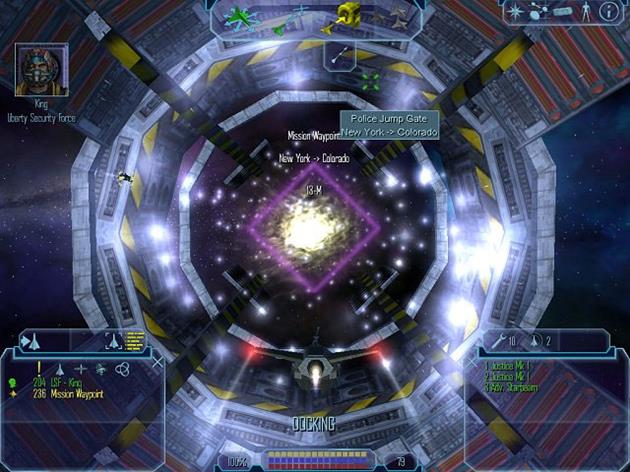Open the information panel button

click(x=608, y=12)
